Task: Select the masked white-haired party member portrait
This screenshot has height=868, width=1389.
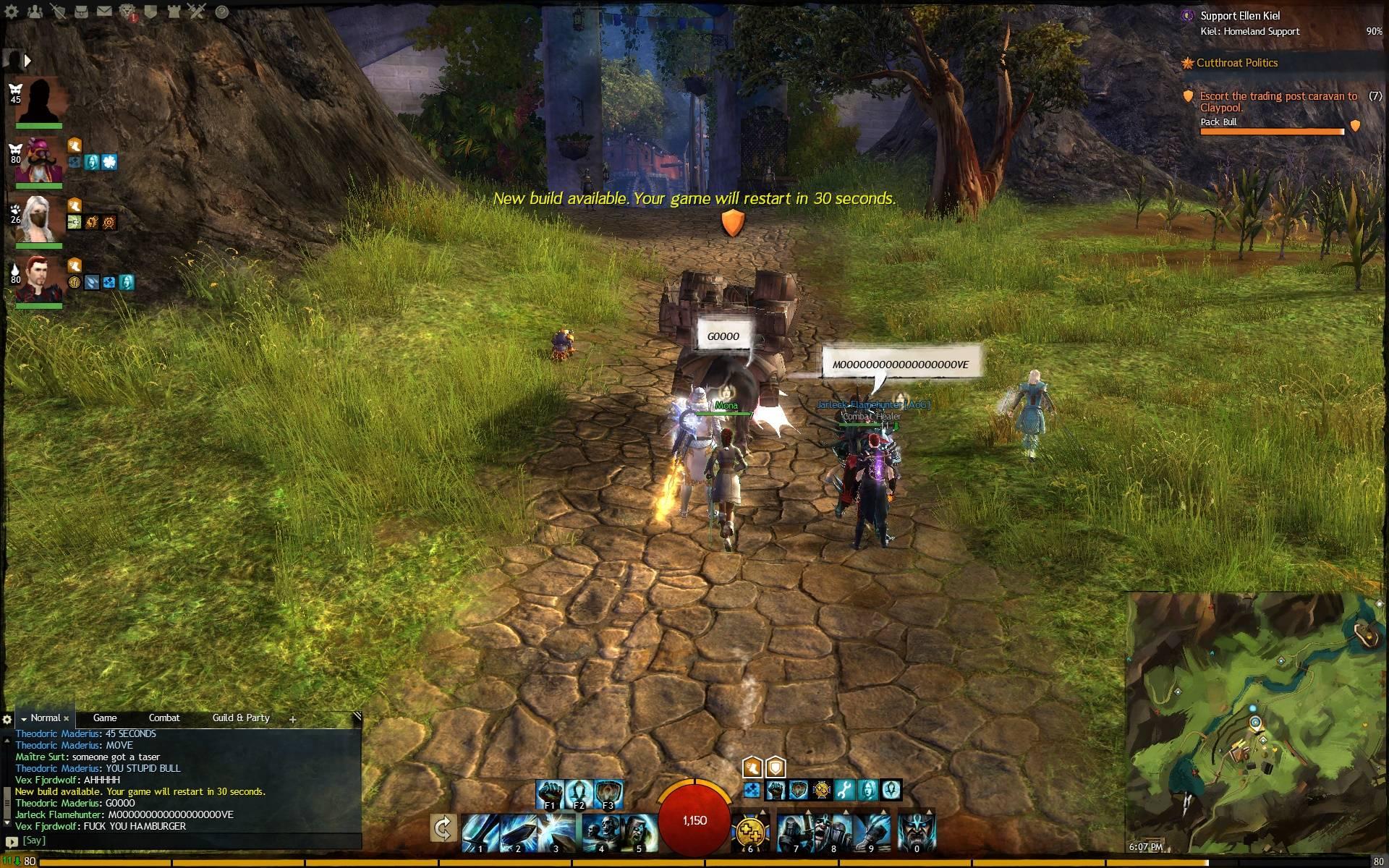Action: pos(38,217)
